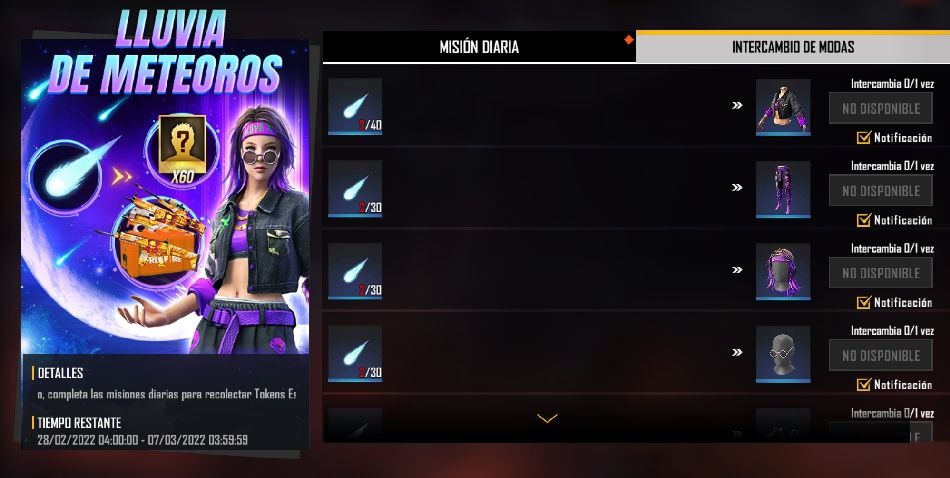Select the black jacket reward icon

tap(783, 106)
